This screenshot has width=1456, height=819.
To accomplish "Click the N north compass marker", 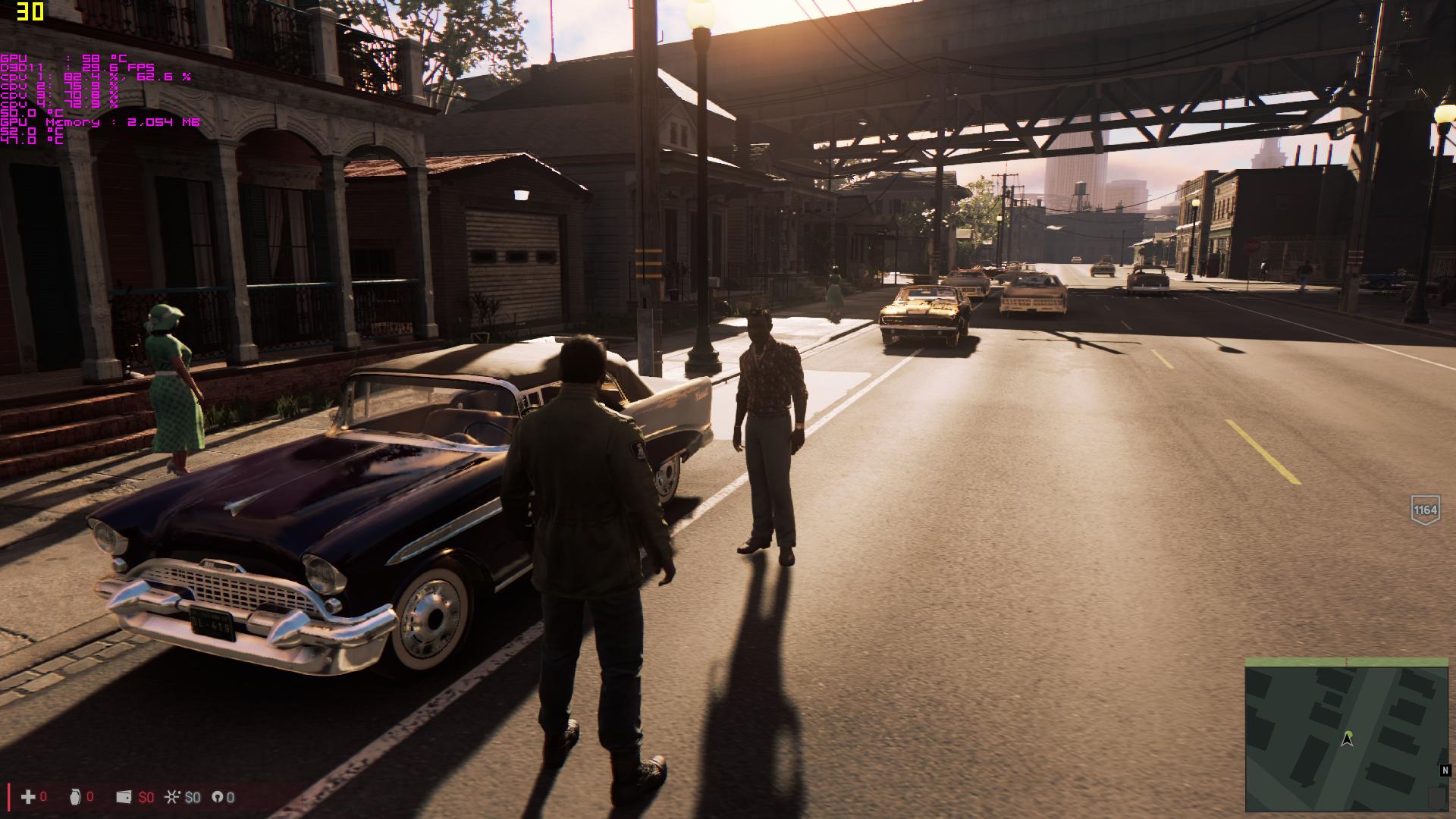I will pos(1445,770).
